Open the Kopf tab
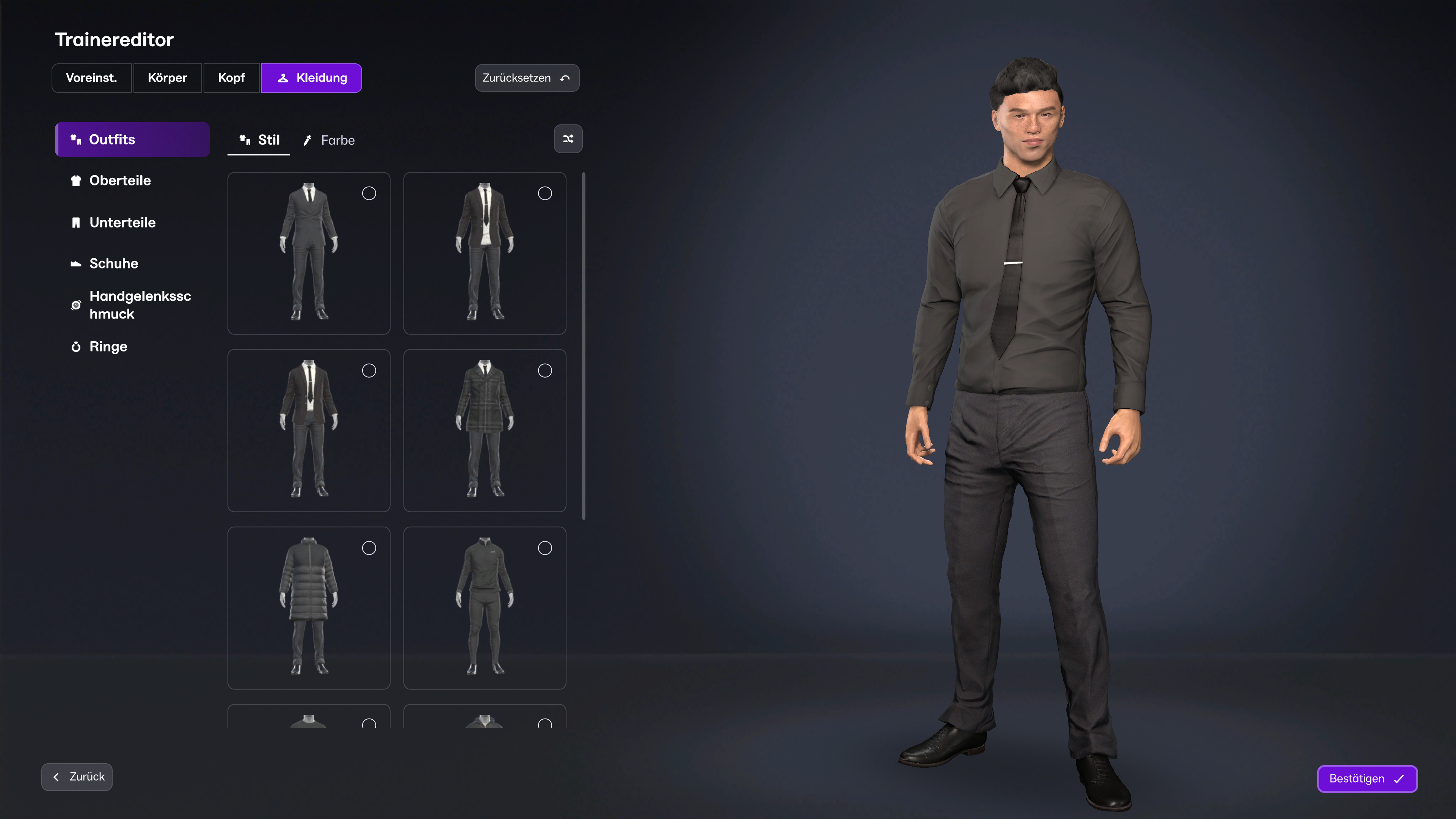This screenshot has width=1456, height=819. 231,78
